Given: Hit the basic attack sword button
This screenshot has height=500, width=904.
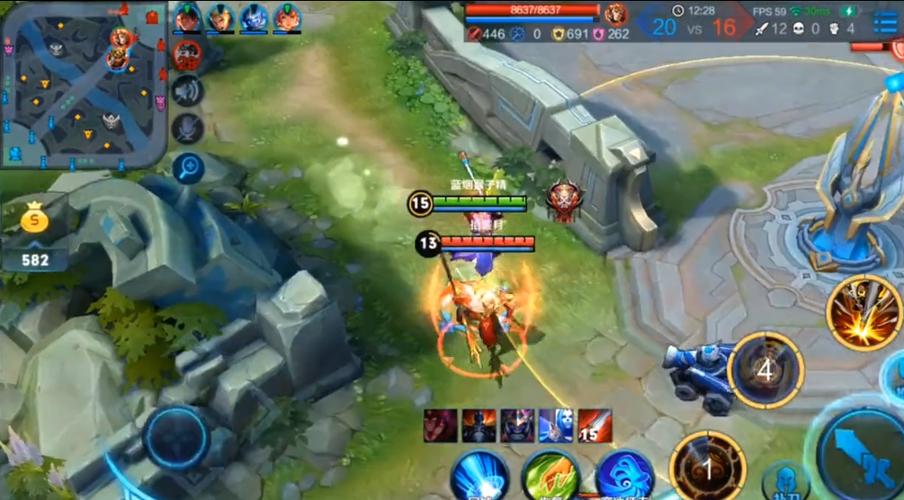Looking at the screenshot, I should pos(862,457).
